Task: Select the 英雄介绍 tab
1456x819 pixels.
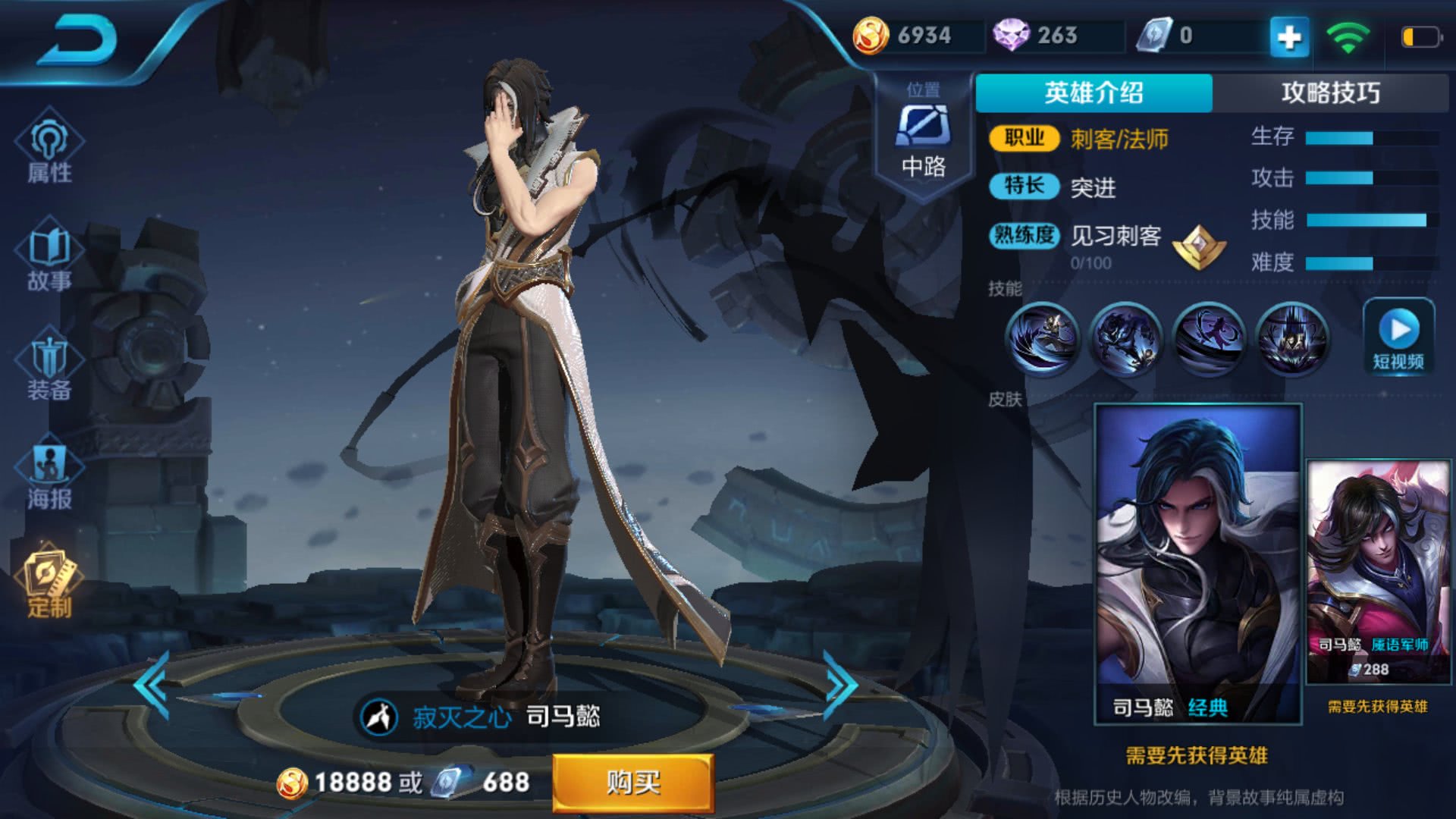Action: (1095, 91)
